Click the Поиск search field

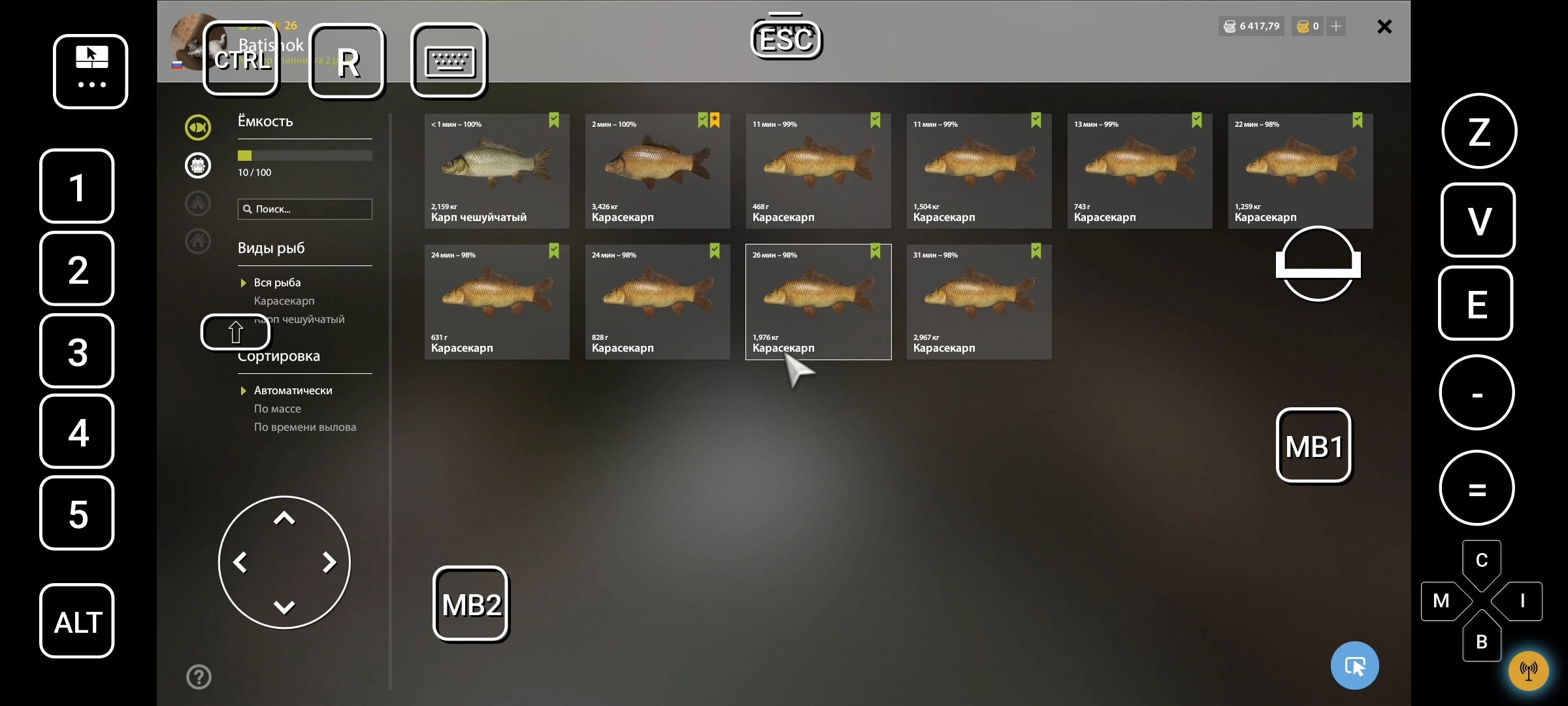tap(305, 209)
